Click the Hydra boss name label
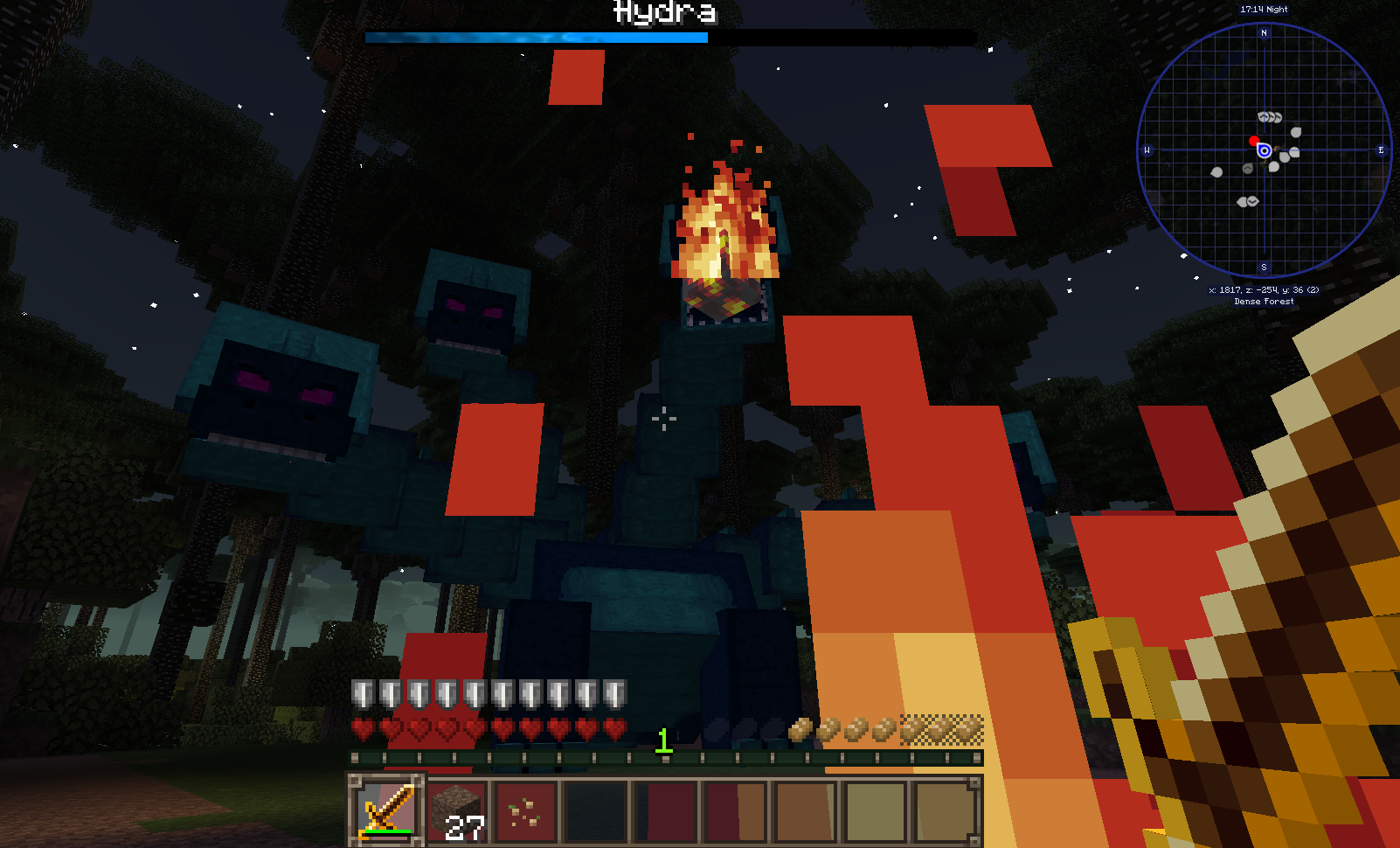This screenshot has width=1400, height=848. coord(664,12)
